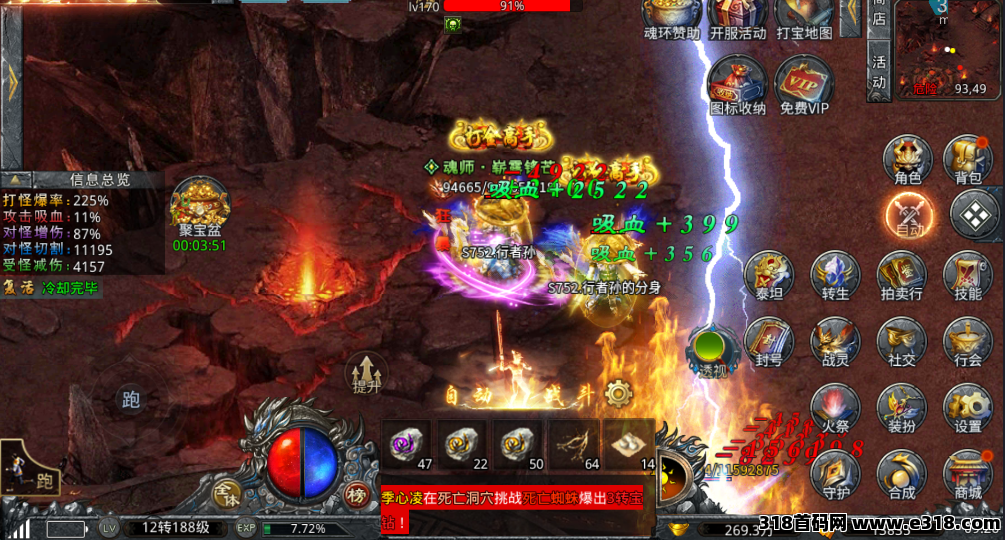Open the 泰坦 titan menu
The width and height of the screenshot is (1005, 540).
coord(769,274)
